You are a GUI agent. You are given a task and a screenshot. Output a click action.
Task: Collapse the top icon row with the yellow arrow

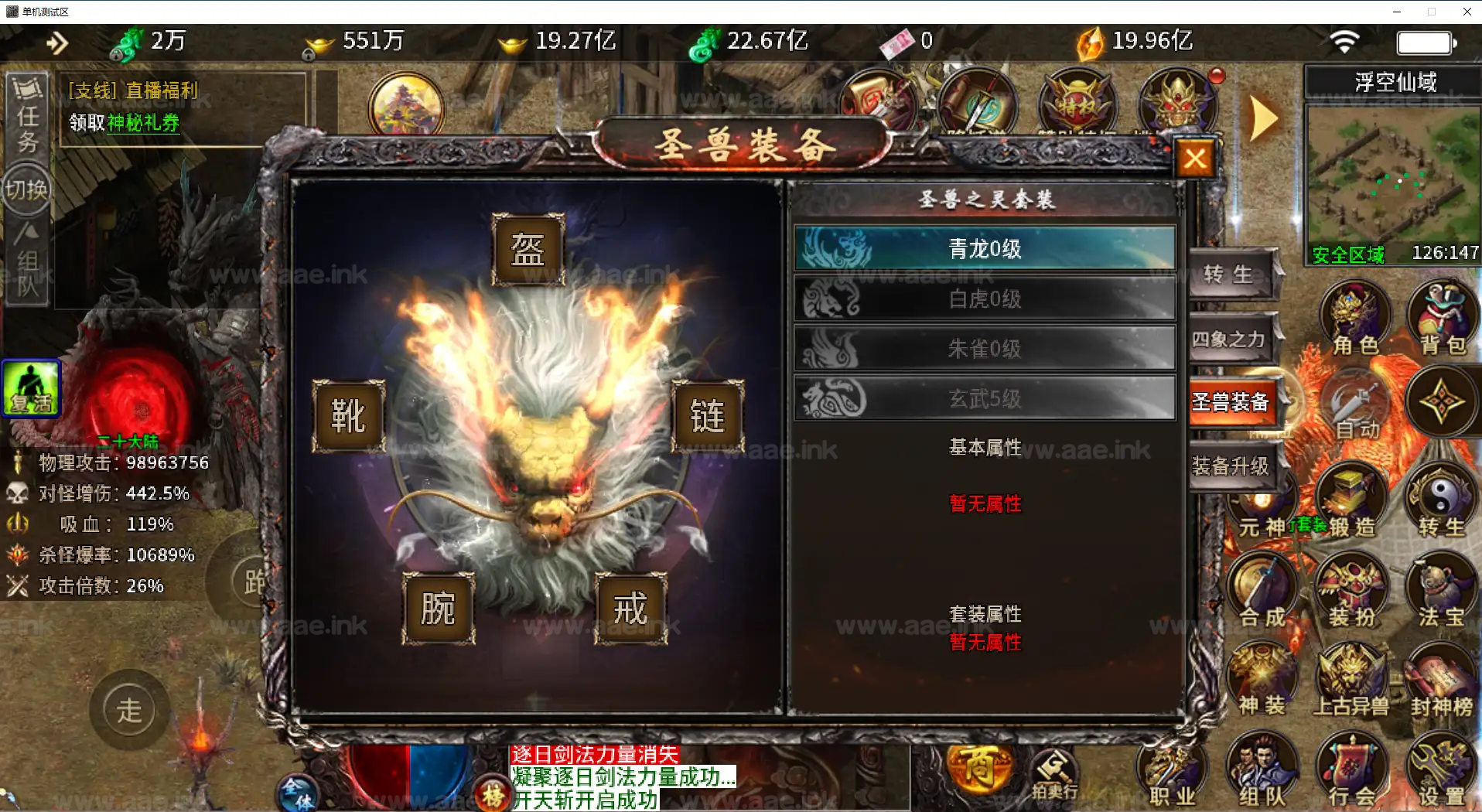tap(1262, 118)
